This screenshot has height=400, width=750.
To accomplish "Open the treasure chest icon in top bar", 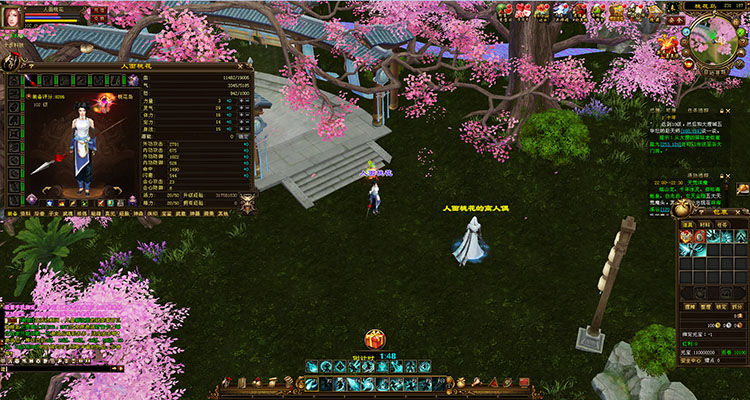I will [617, 12].
